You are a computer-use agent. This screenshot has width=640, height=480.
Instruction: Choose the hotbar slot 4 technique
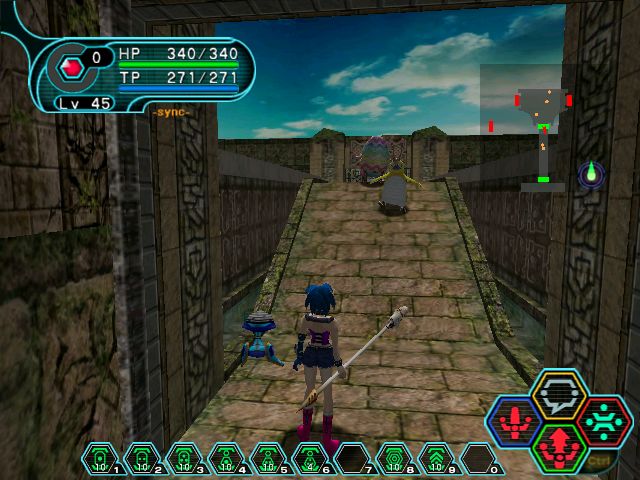(226, 458)
